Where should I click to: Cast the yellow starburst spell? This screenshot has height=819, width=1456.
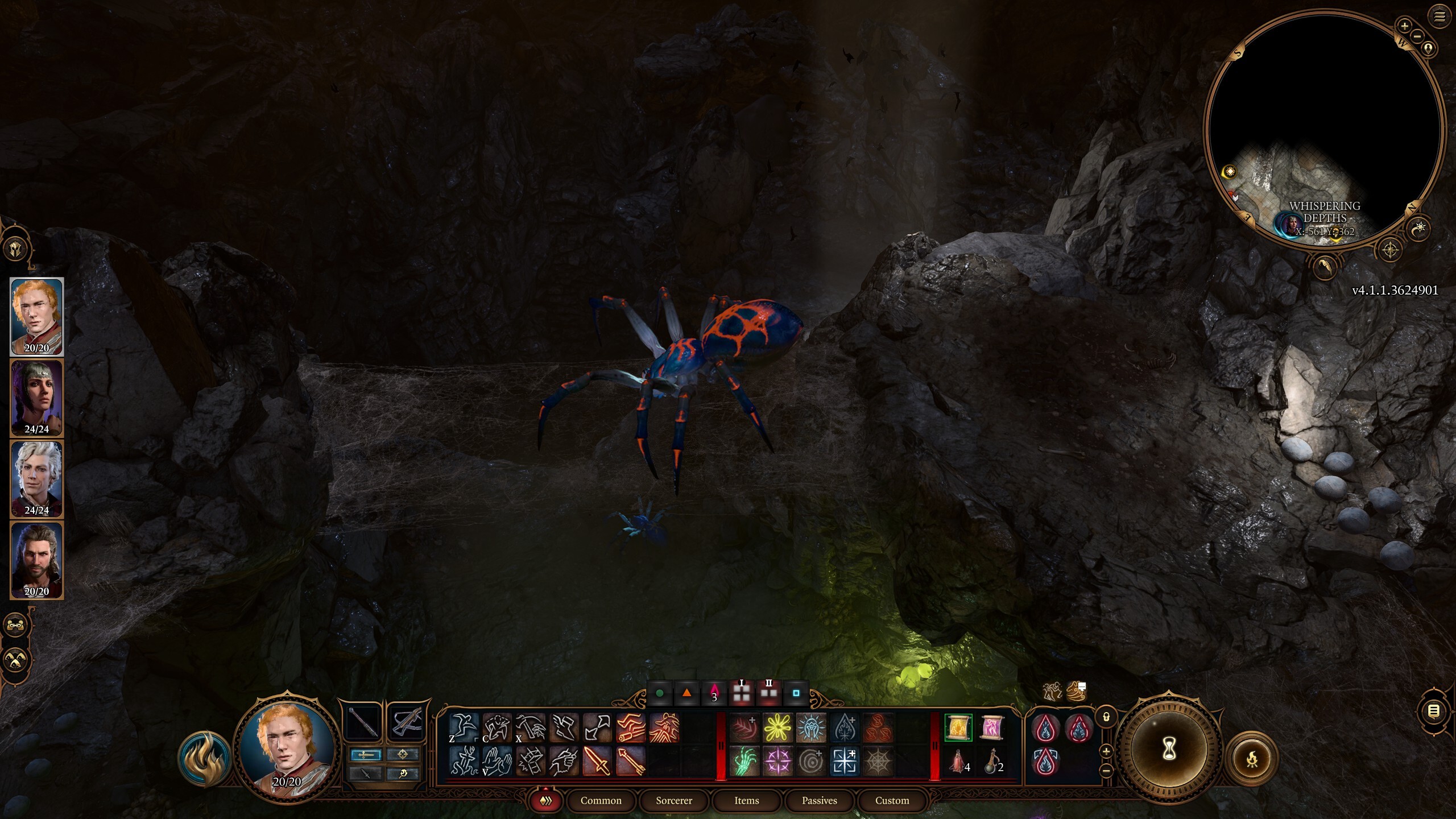coord(777,728)
